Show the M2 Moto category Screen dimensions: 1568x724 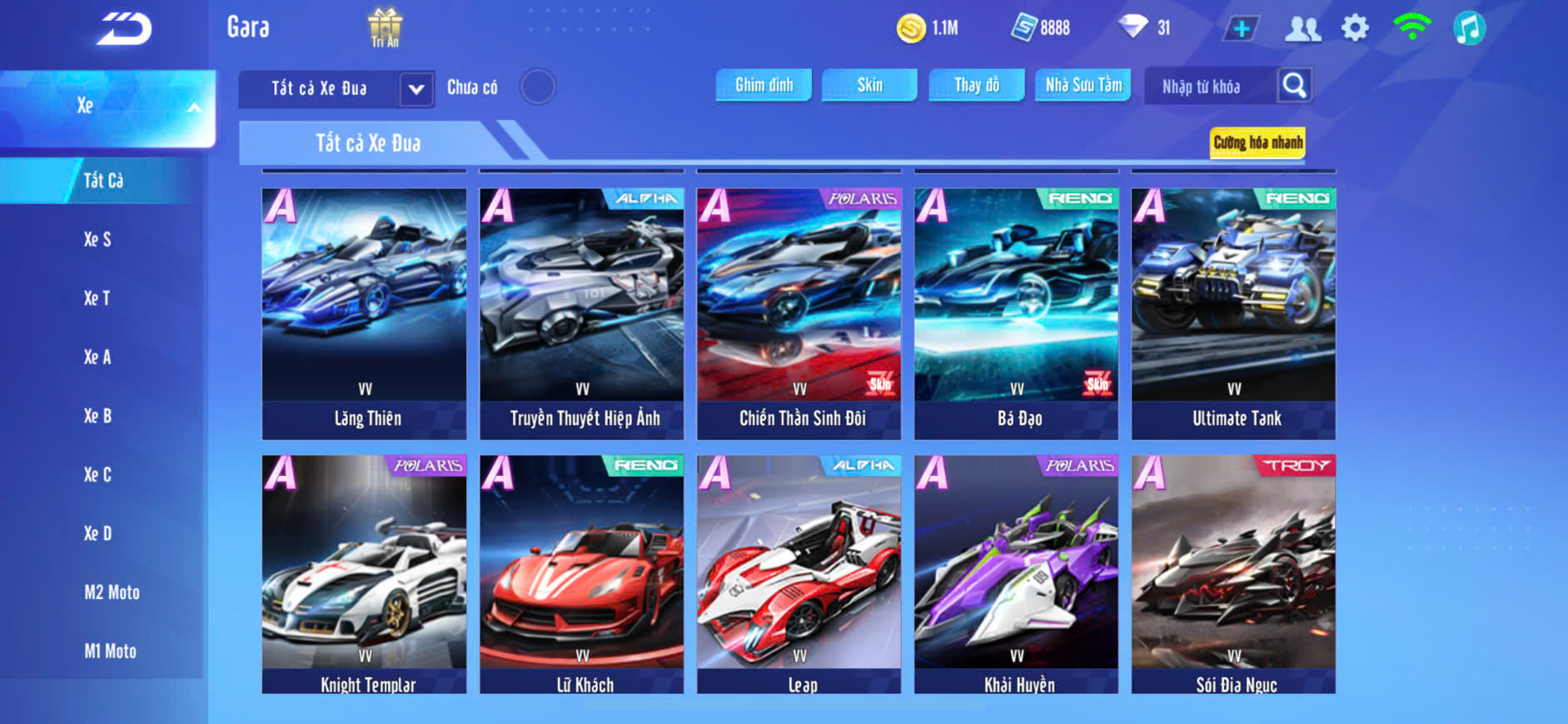tap(112, 593)
